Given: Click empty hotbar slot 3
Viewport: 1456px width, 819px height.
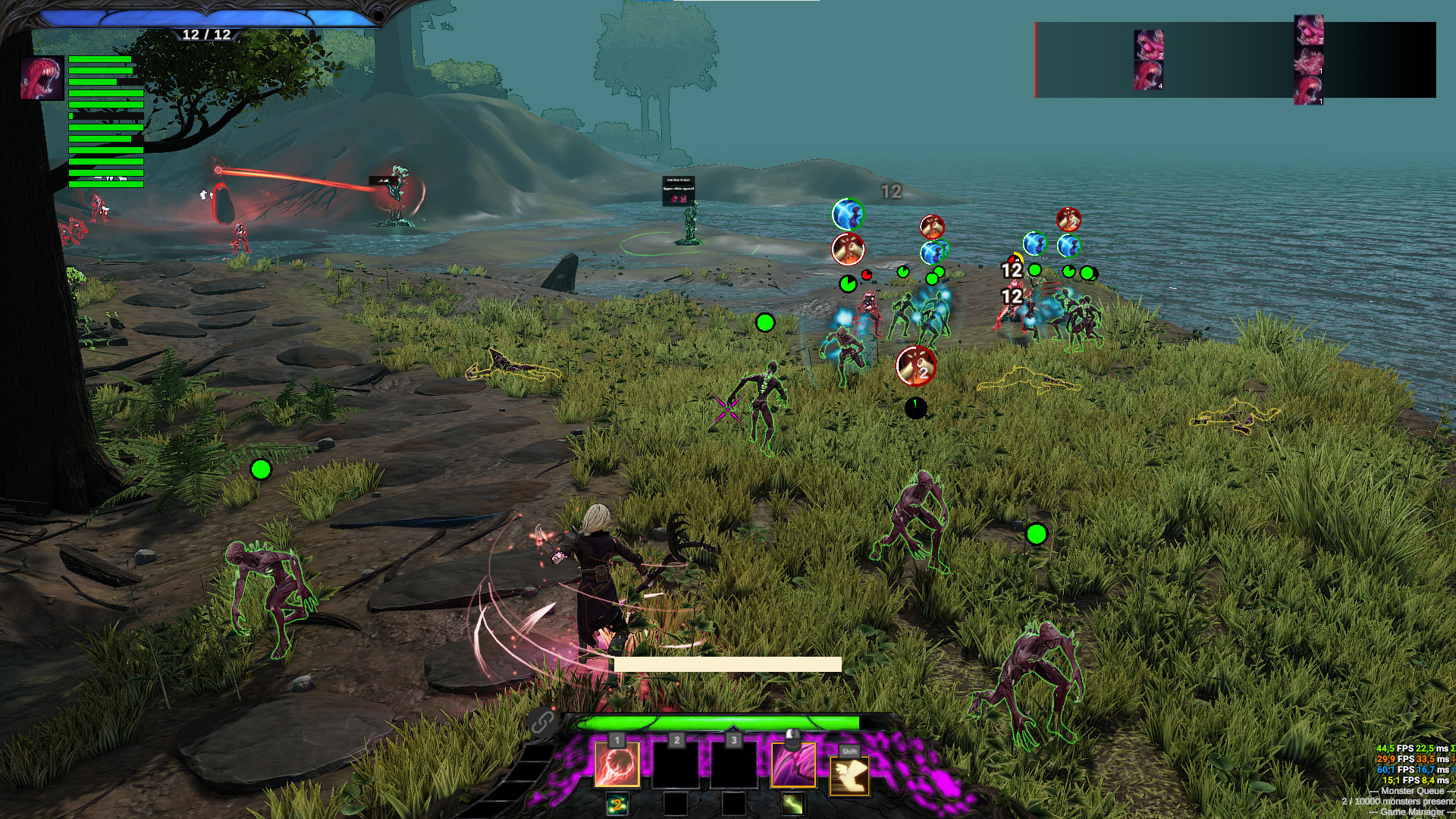Looking at the screenshot, I should click(733, 764).
